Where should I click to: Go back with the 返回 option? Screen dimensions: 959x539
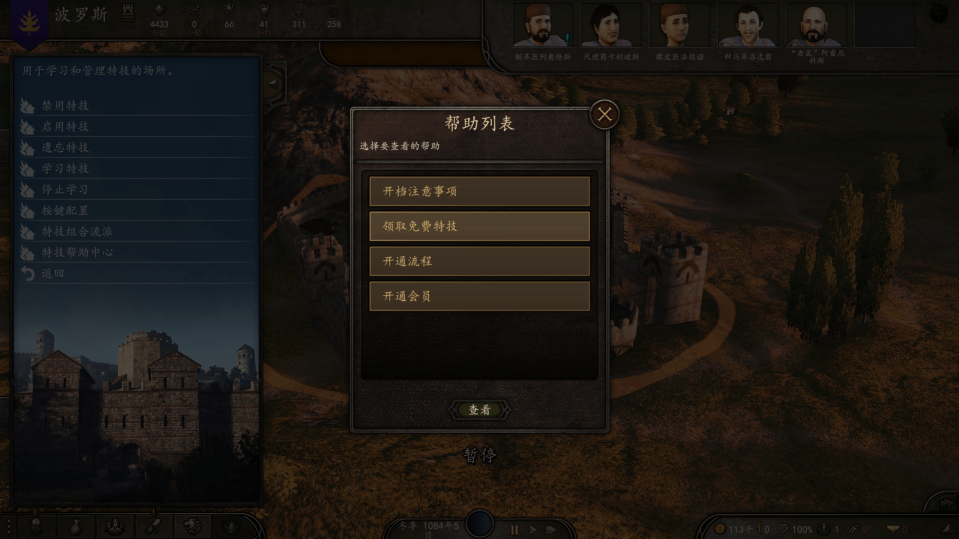point(53,274)
